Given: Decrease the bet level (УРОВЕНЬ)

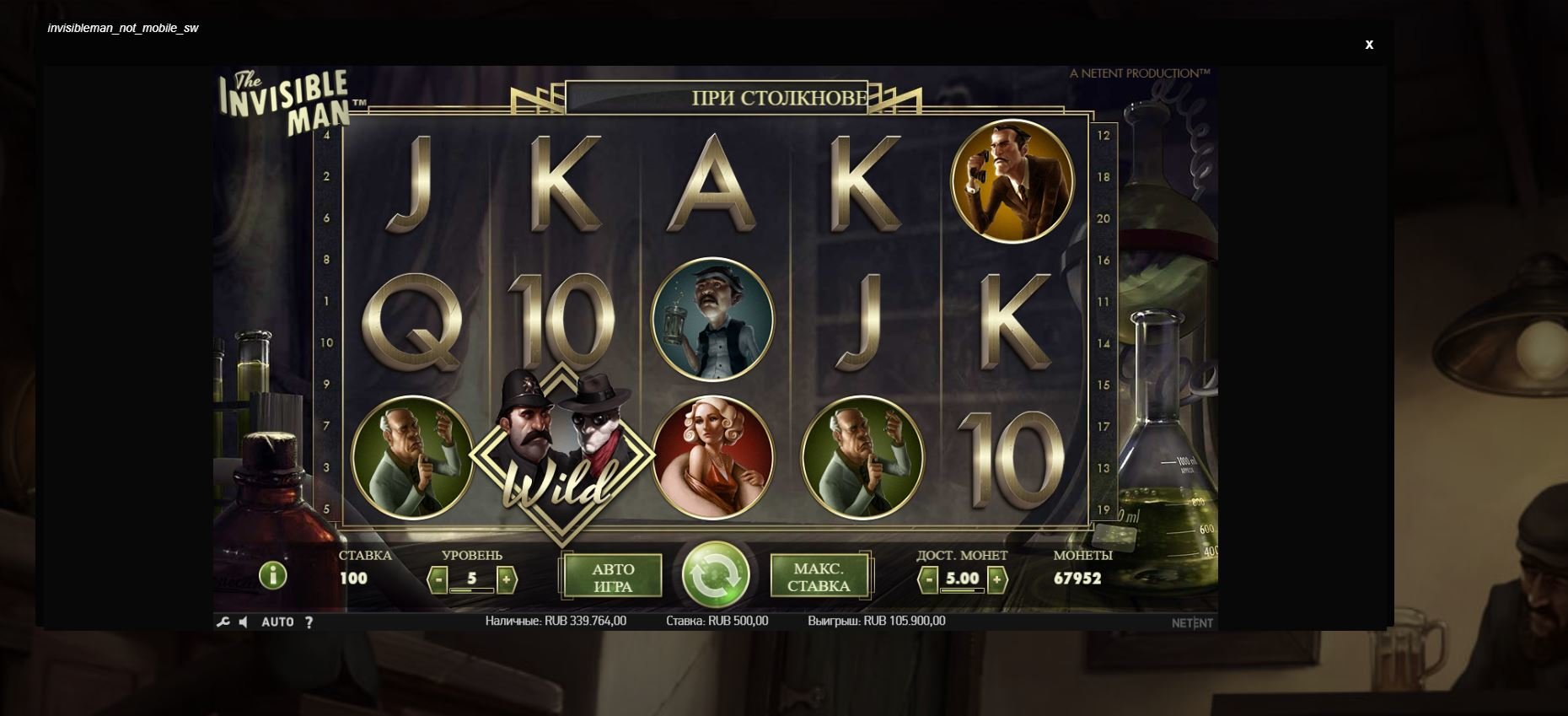Looking at the screenshot, I should point(438,579).
